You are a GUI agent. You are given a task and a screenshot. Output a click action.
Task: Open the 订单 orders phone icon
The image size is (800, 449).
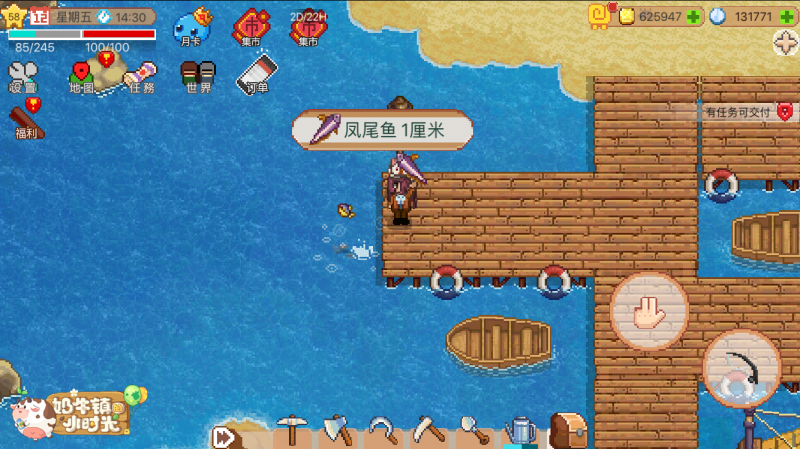257,76
